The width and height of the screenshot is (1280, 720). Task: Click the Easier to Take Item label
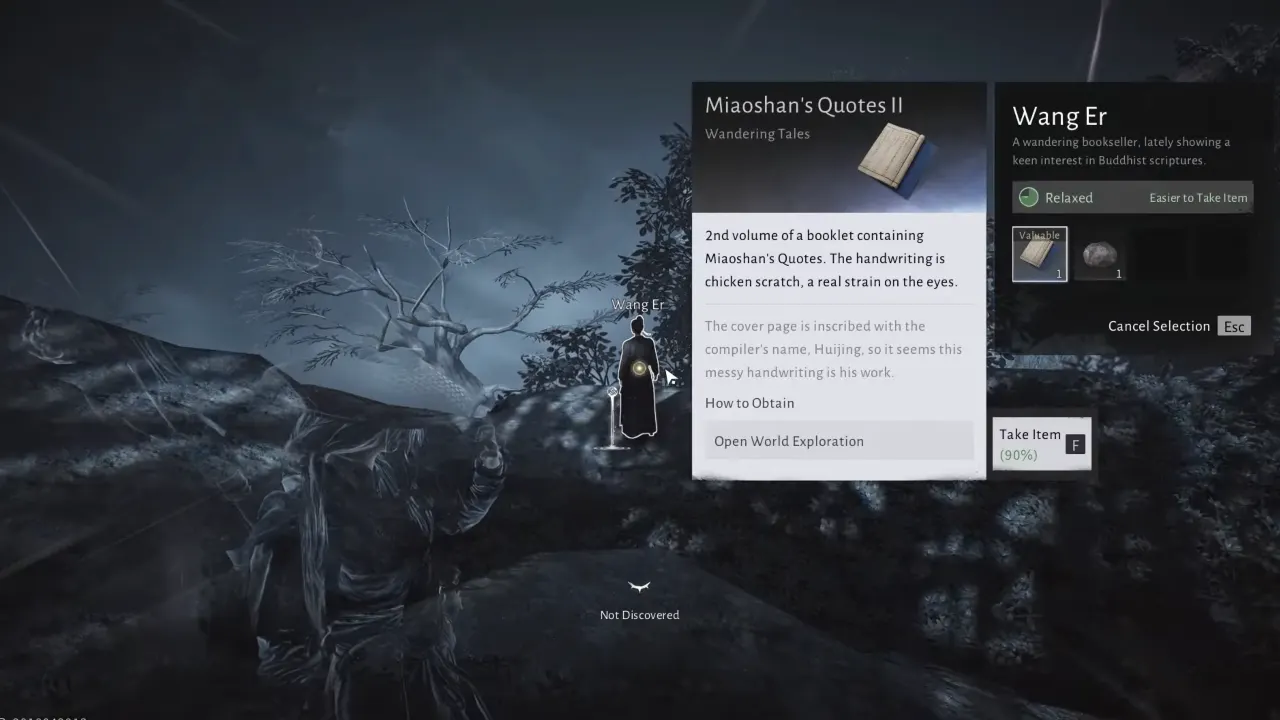1198,197
